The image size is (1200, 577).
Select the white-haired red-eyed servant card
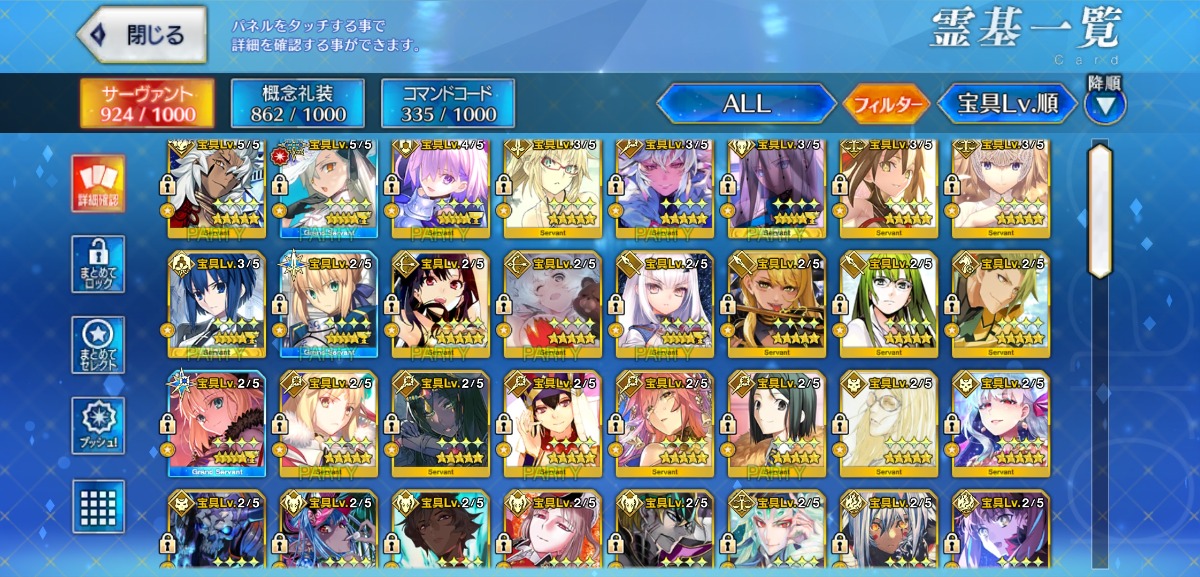coord(664,300)
